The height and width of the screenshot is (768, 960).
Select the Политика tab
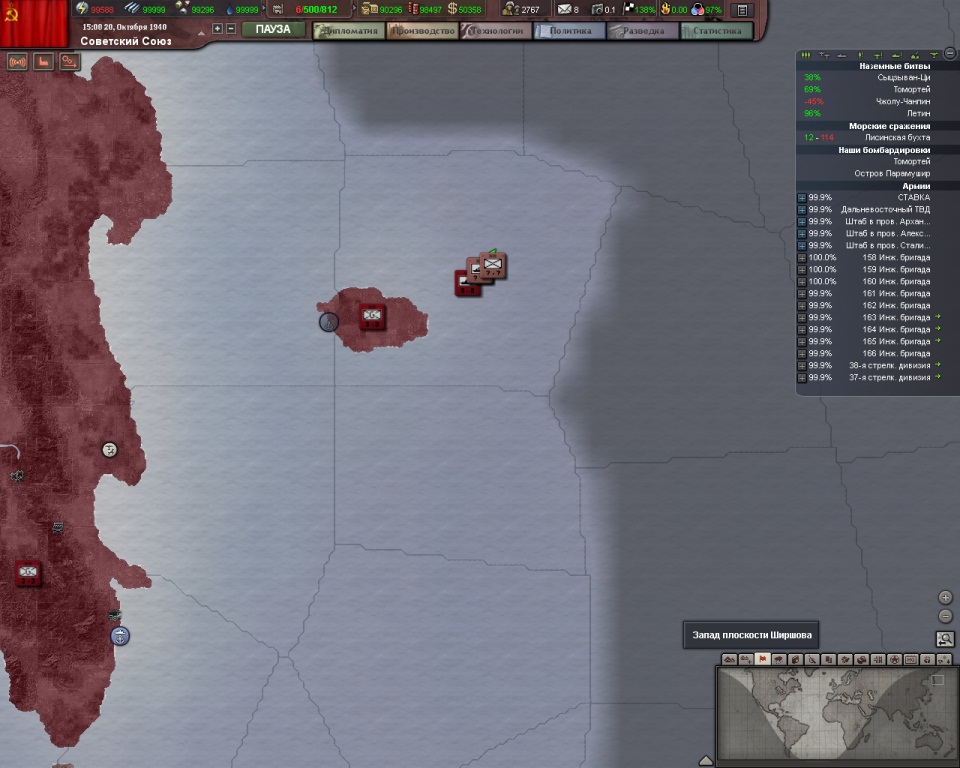(x=570, y=31)
